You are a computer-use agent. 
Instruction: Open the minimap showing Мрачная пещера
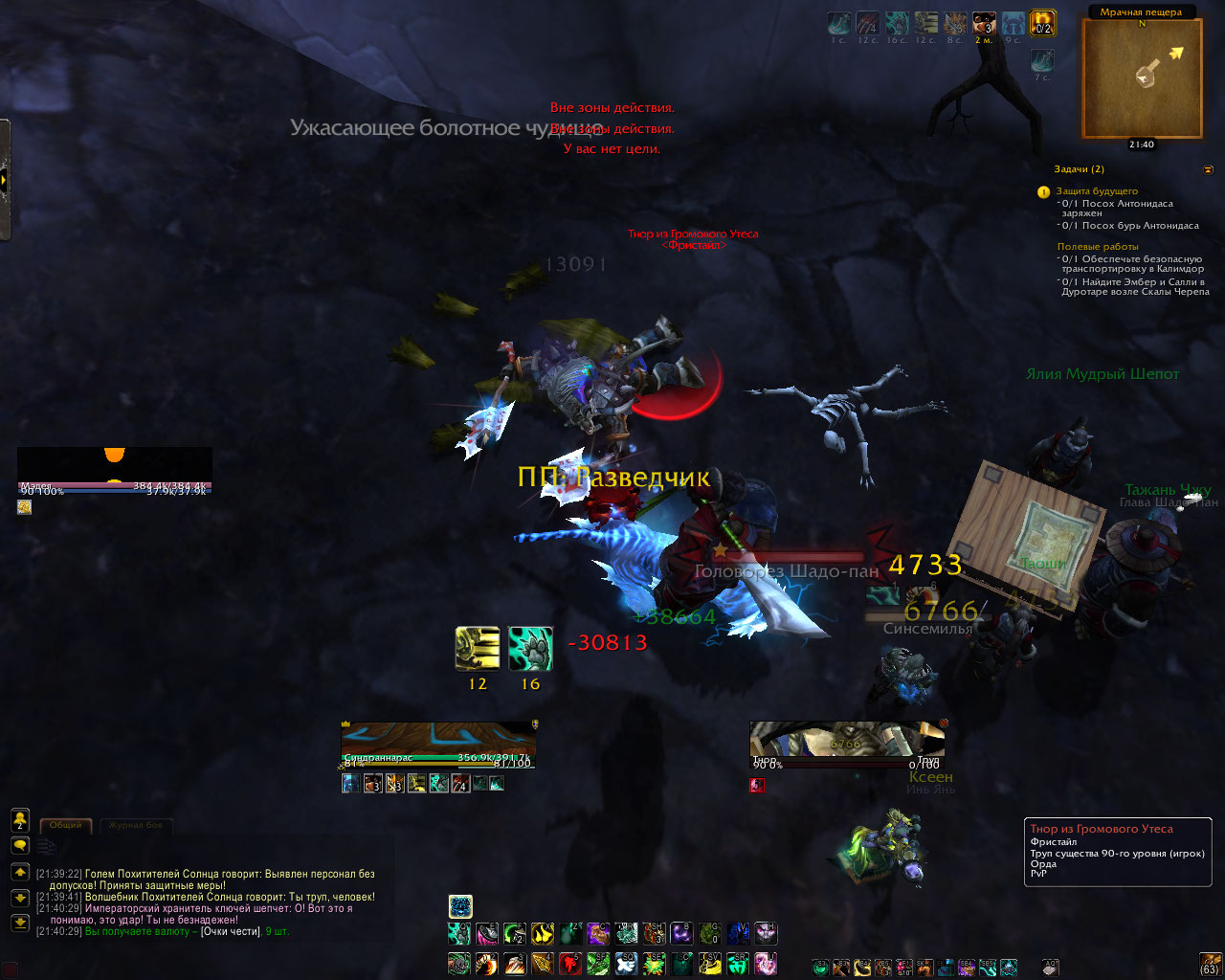(x=1142, y=77)
